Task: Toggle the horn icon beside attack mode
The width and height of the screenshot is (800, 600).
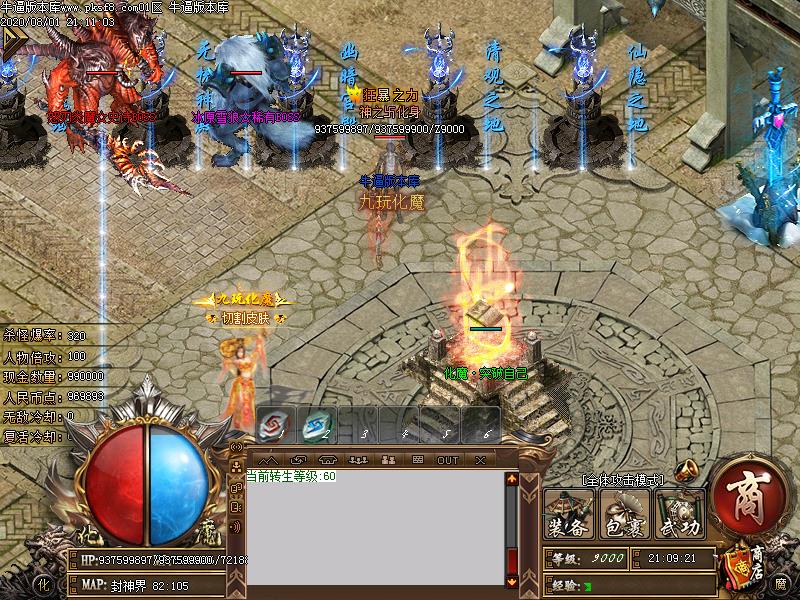Action: (x=685, y=472)
